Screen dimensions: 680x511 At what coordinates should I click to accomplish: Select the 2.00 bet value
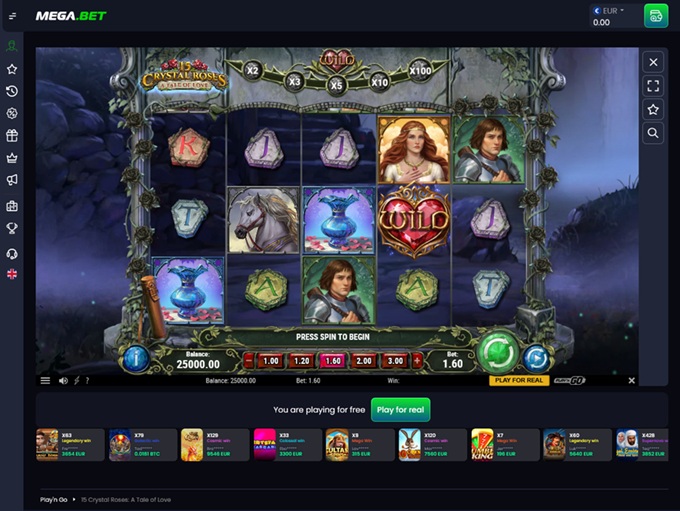click(365, 361)
